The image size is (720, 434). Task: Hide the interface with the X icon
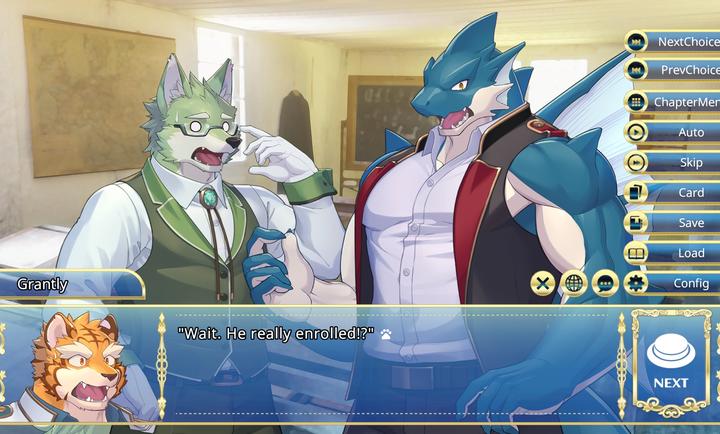(543, 283)
